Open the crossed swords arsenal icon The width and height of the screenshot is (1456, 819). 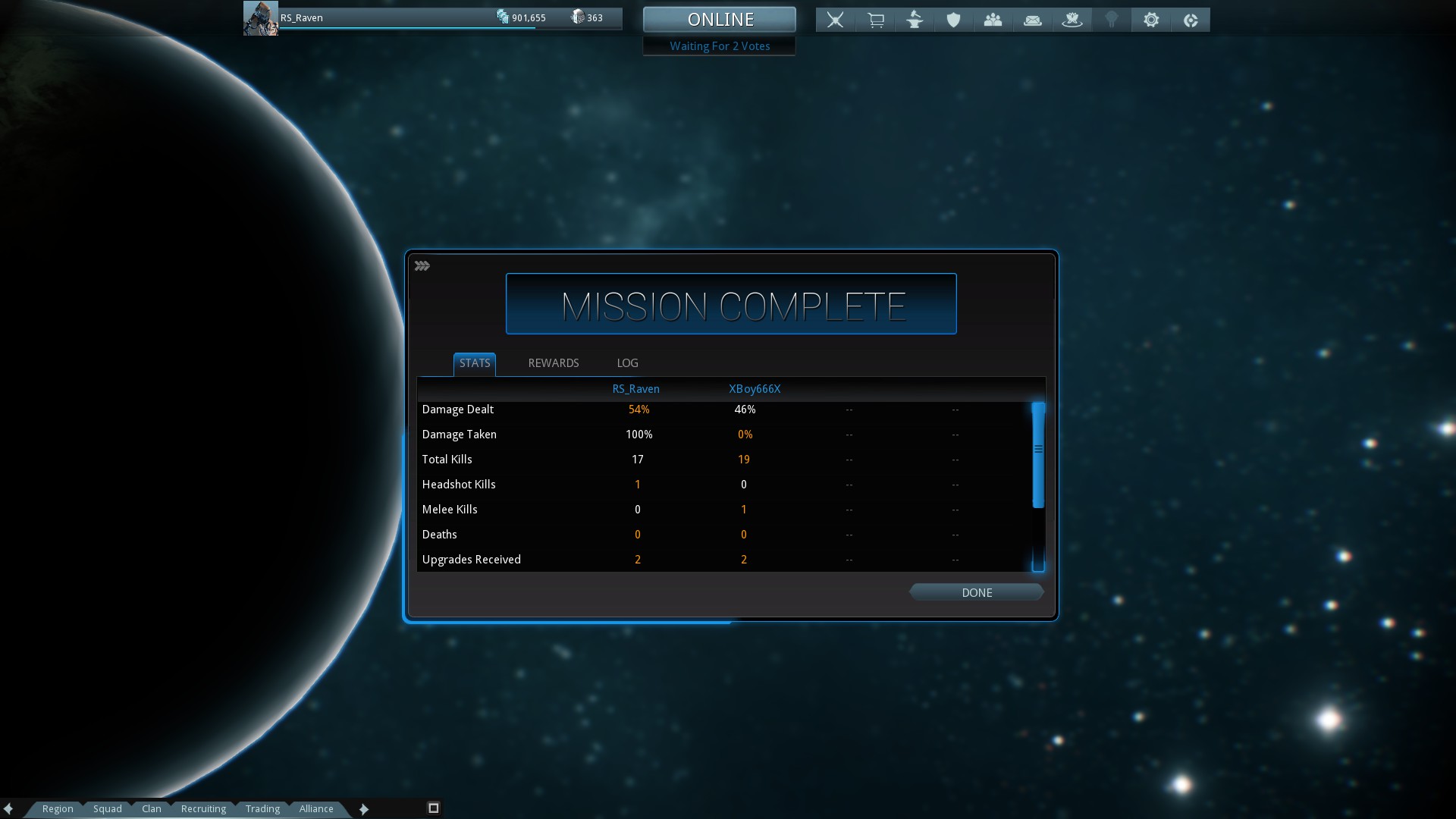[835, 20]
